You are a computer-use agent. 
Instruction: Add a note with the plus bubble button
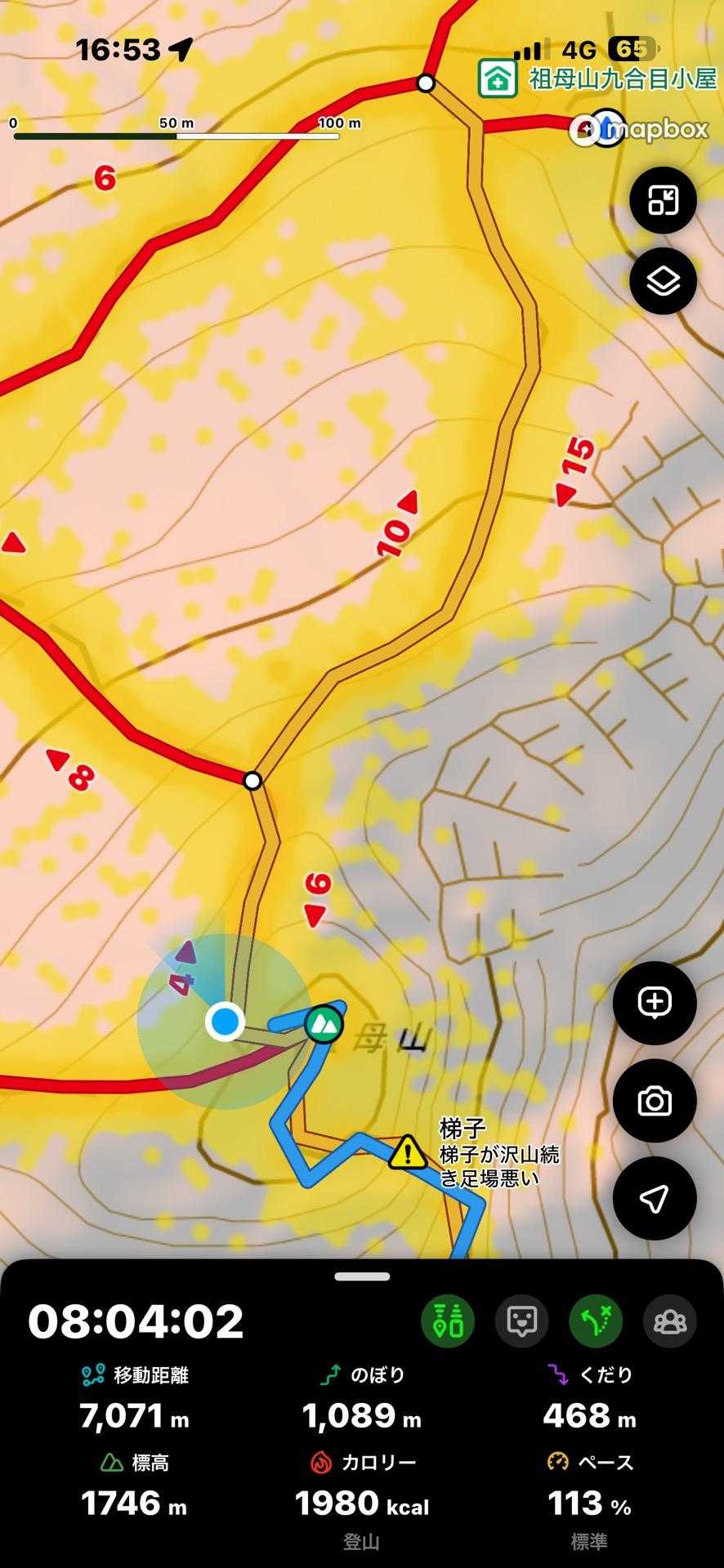point(654,1003)
